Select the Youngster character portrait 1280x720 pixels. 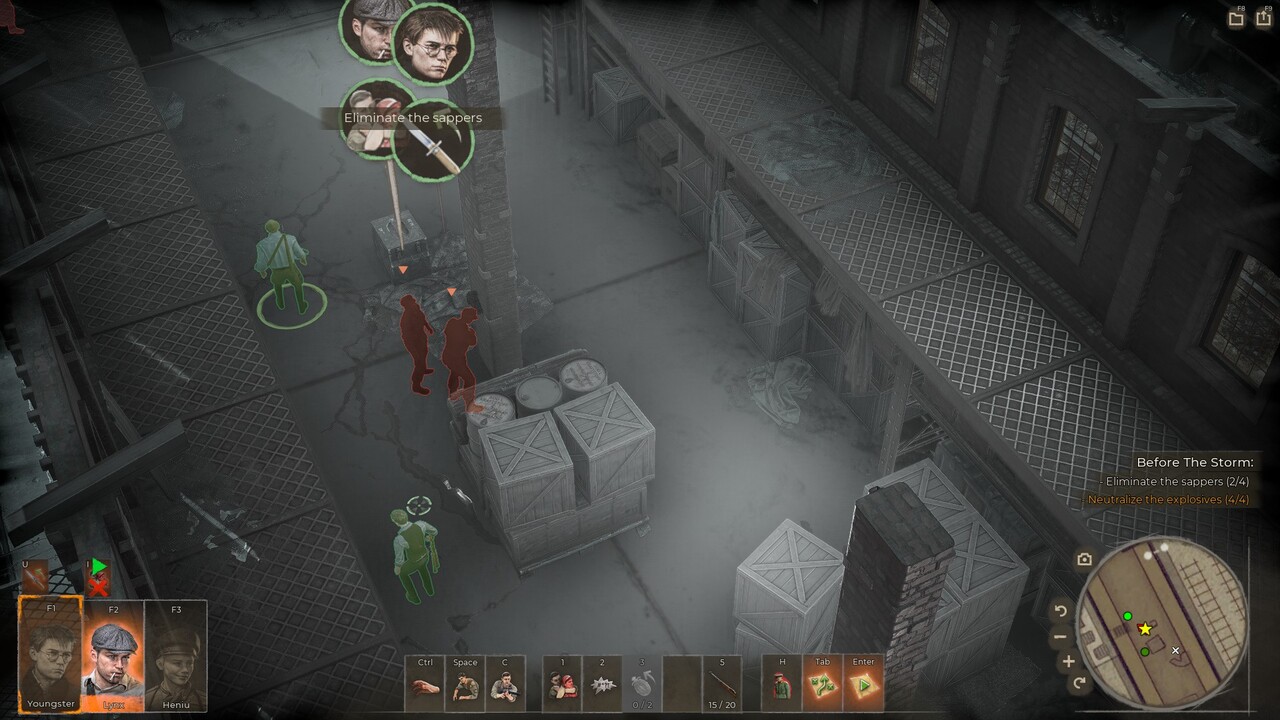pos(51,655)
